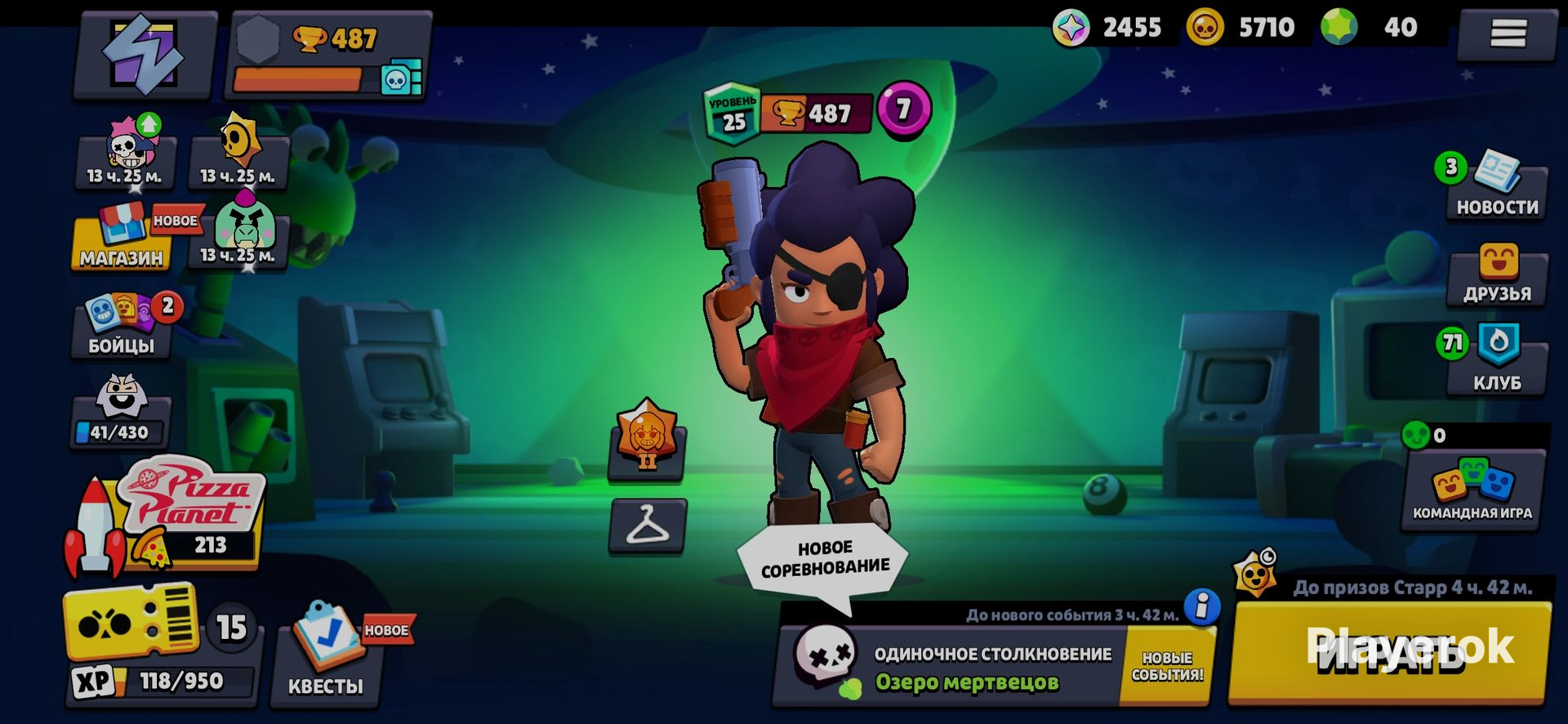This screenshot has width=1568, height=724.
Task: Open the Магазин shop
Action: [x=121, y=240]
